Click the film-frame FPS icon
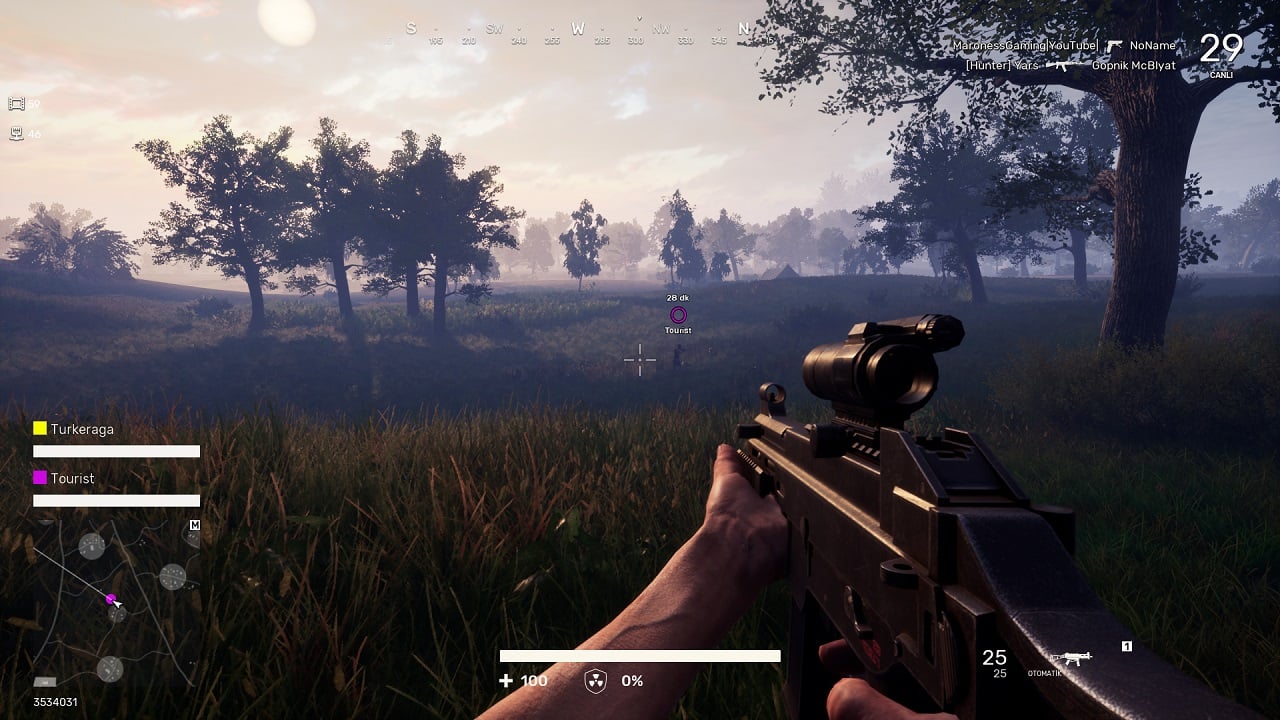The height and width of the screenshot is (720, 1280). pyautogui.click(x=16, y=104)
